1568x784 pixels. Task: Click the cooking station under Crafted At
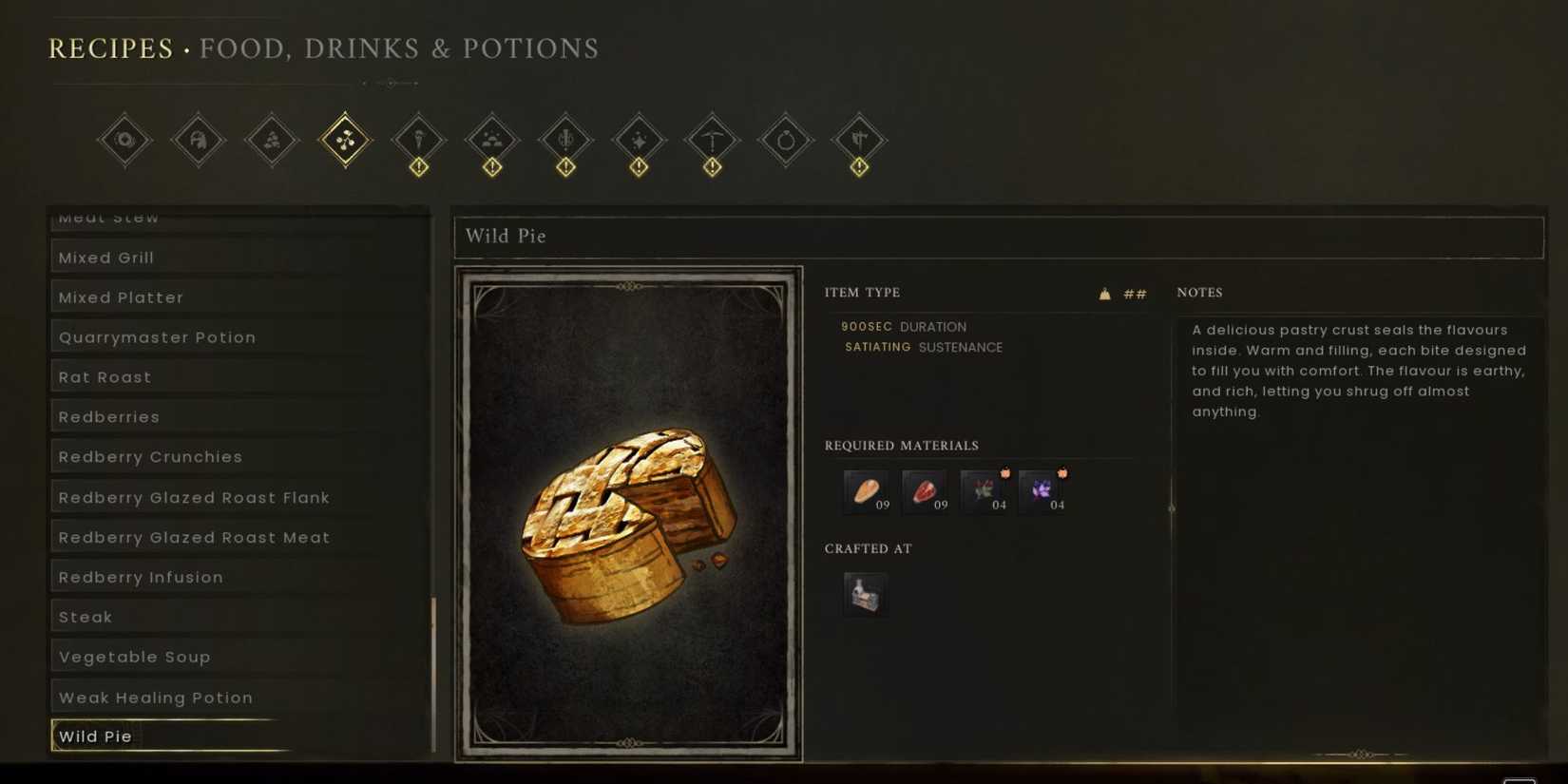866,593
